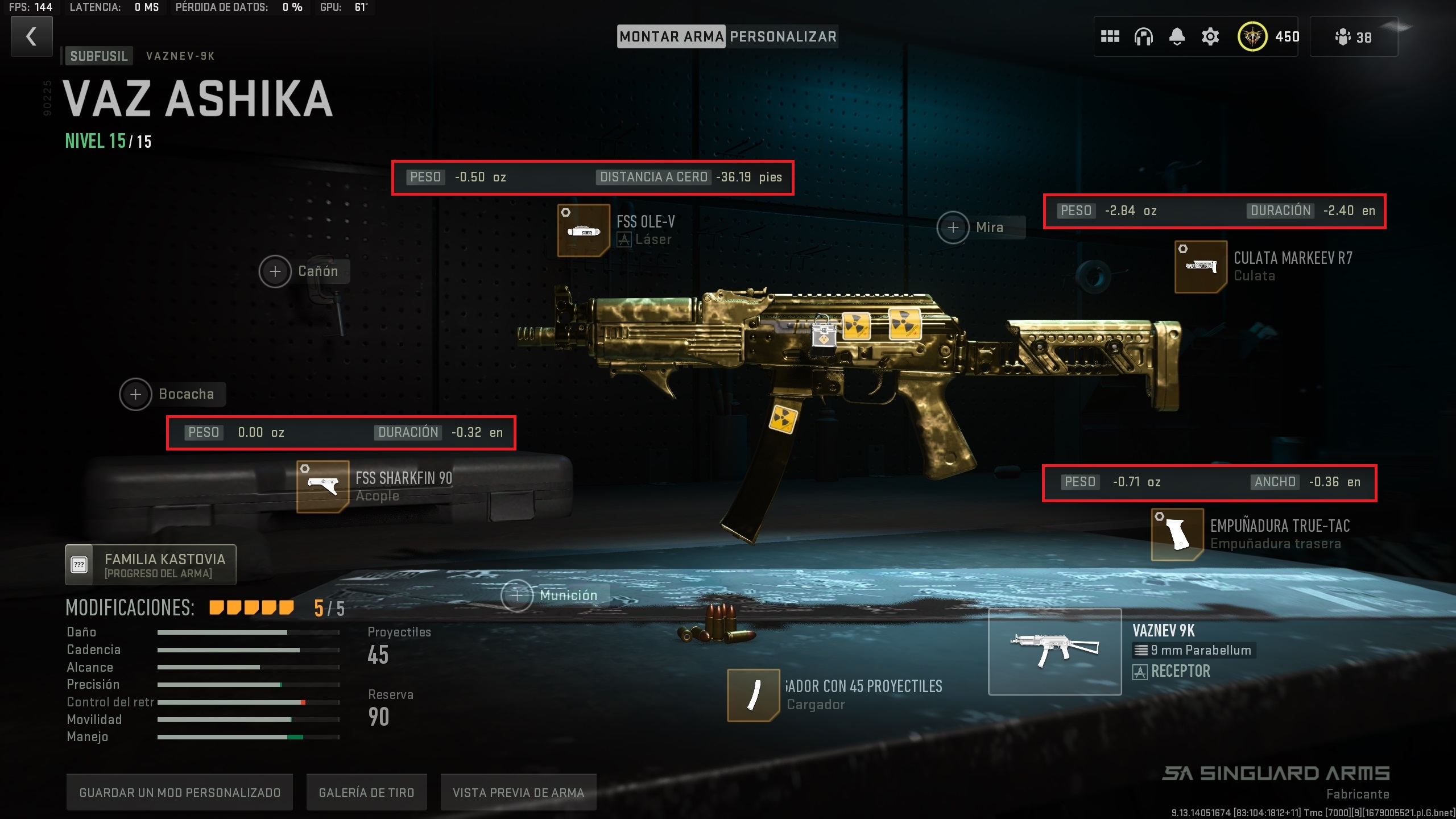Click Guardar un Mod Personalizado

pyautogui.click(x=180, y=792)
